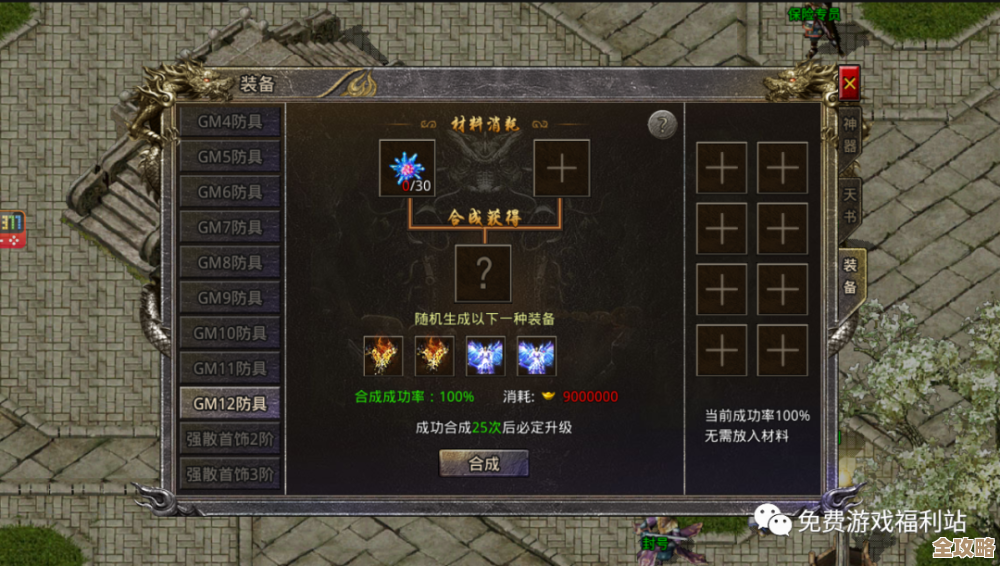This screenshot has height=566, width=1000.
Task: Choose GM5防具 from the list
Action: tap(229, 157)
